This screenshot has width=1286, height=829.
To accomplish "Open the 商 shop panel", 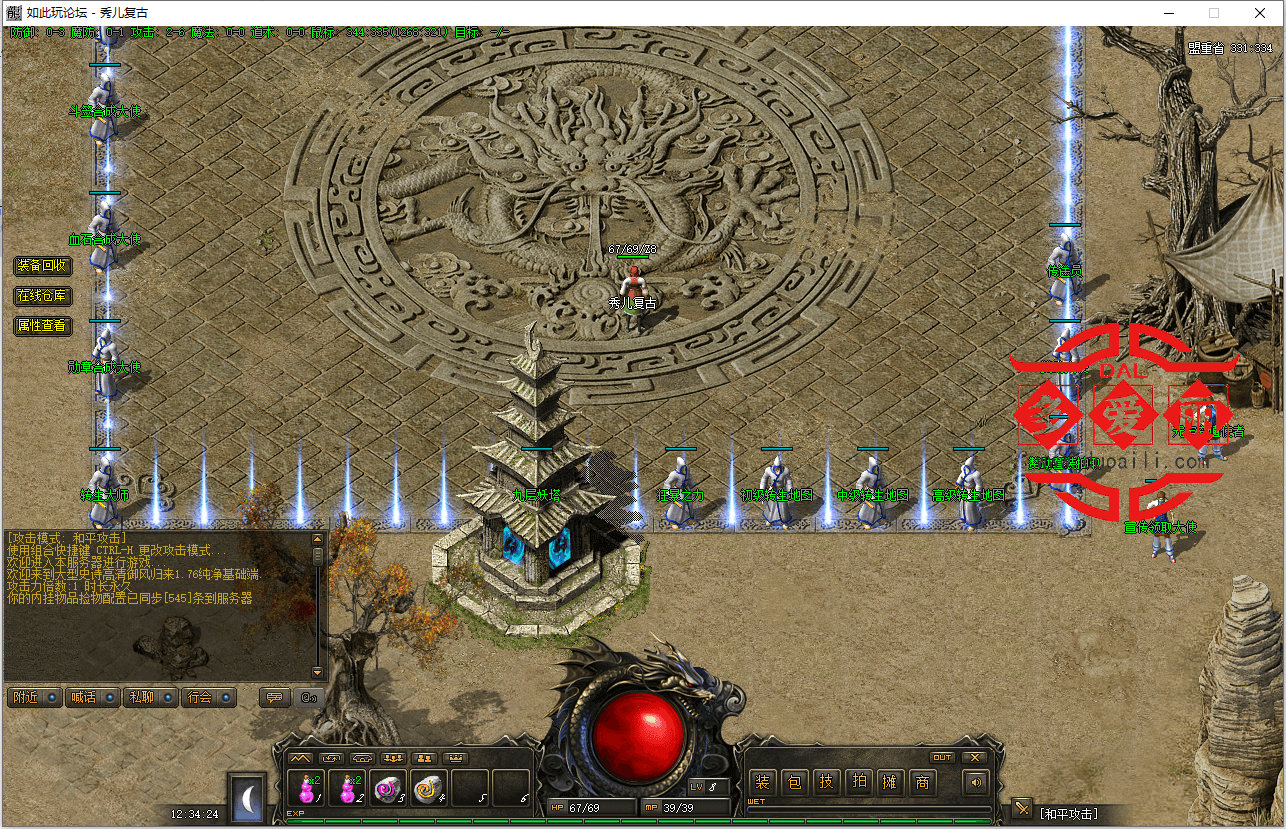I will click(922, 782).
